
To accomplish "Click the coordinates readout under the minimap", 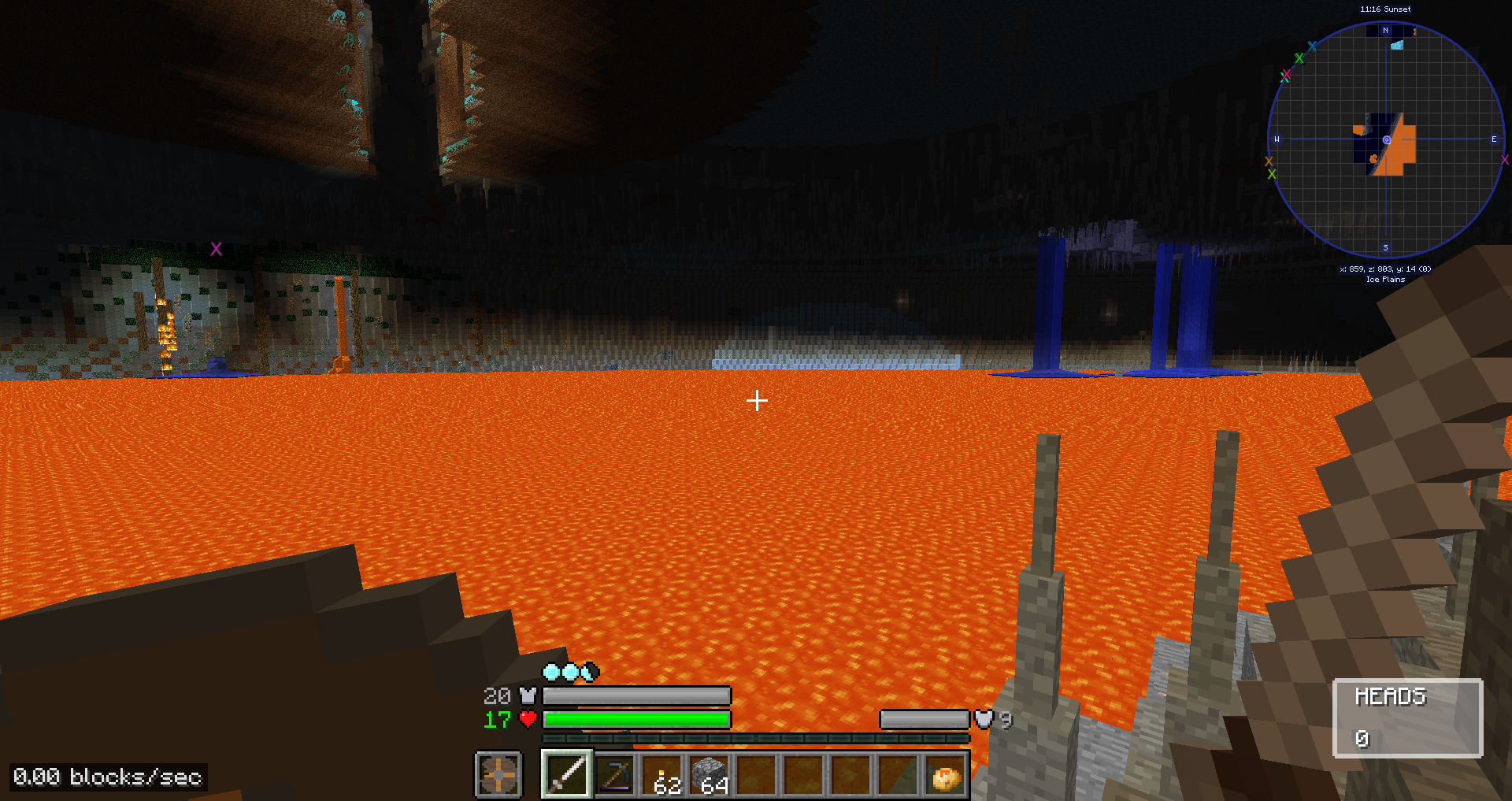I will point(1384,269).
